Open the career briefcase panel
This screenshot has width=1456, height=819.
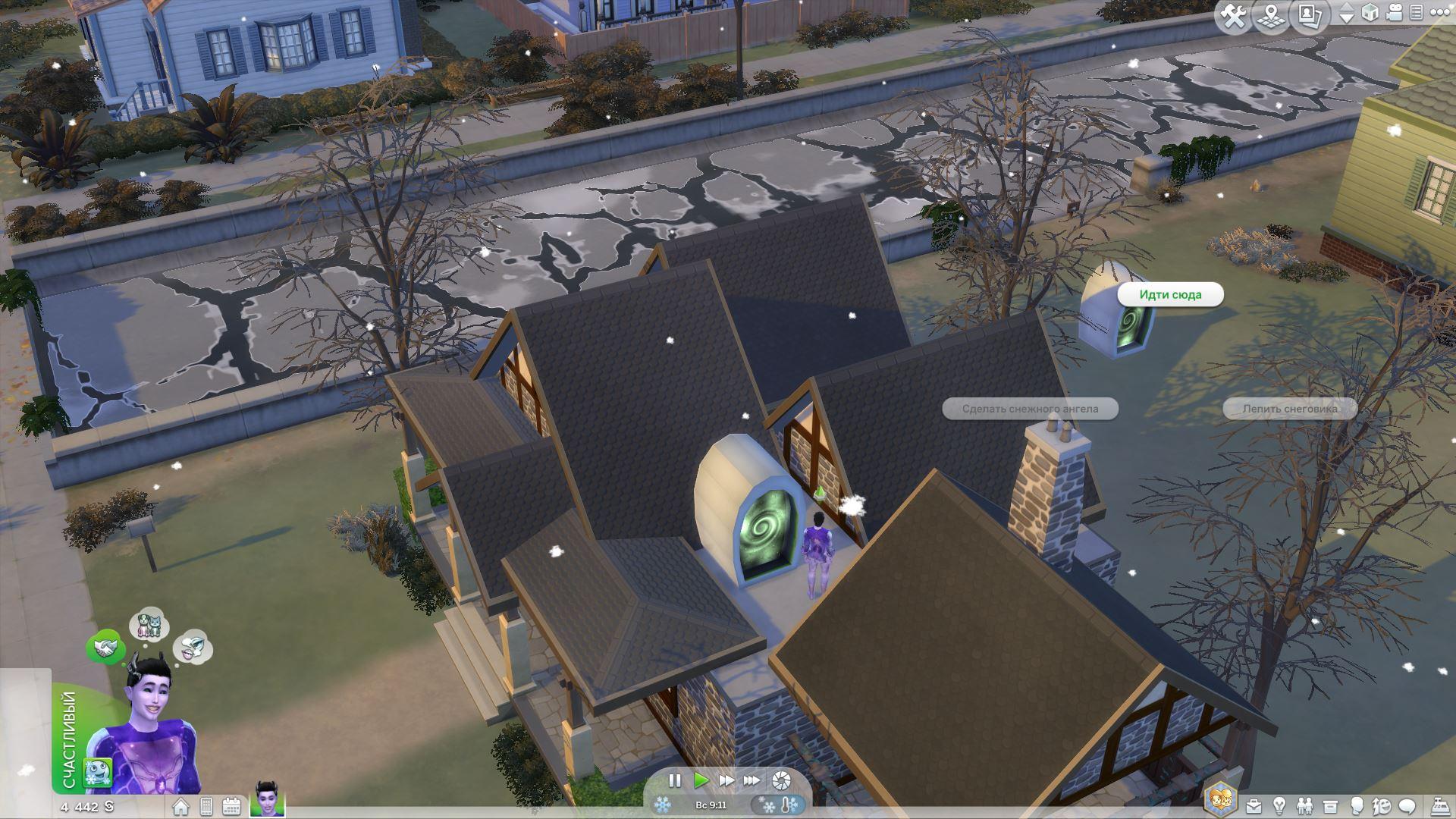pos(1254,806)
